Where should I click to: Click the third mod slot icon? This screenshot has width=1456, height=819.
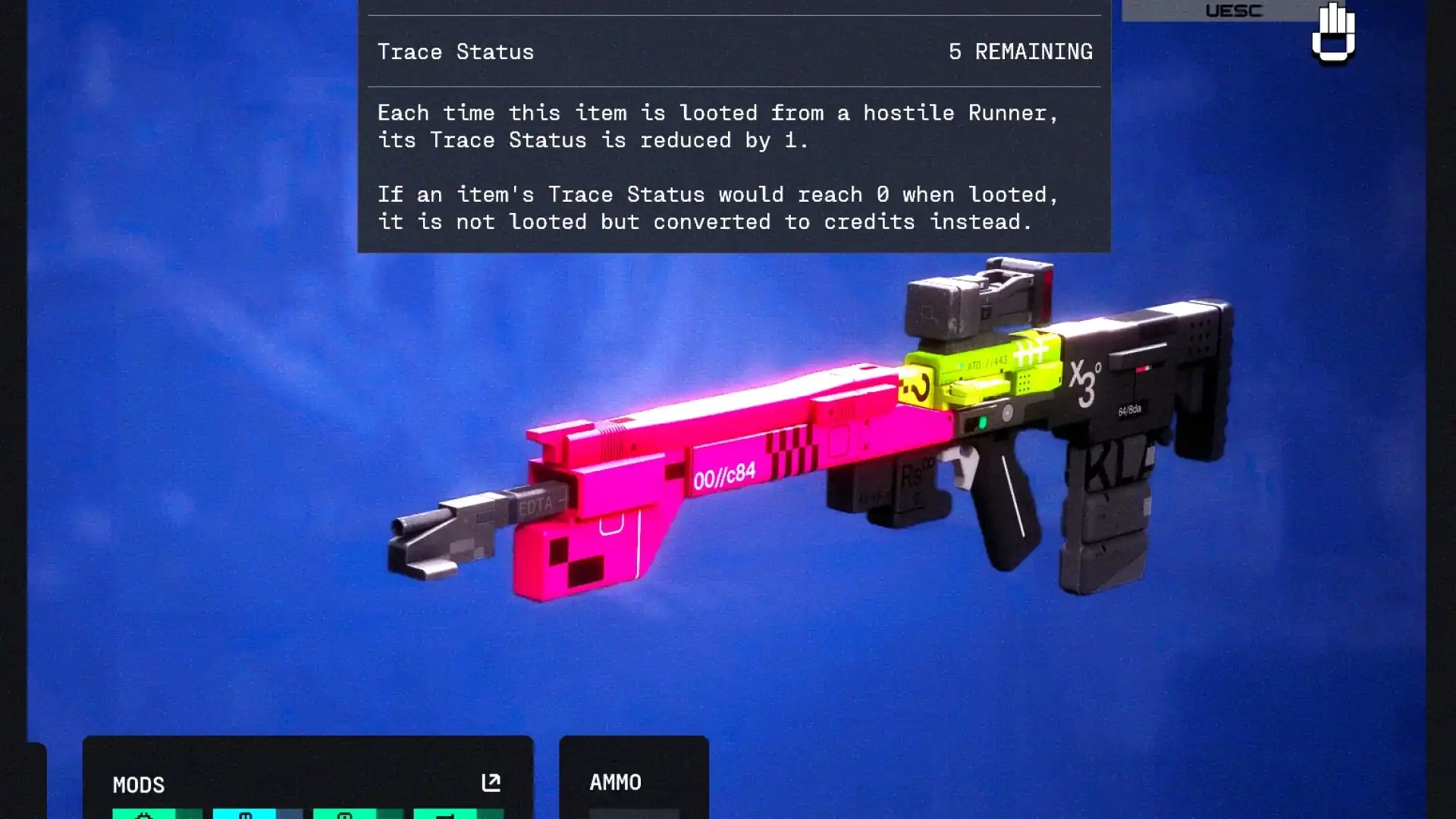346,815
